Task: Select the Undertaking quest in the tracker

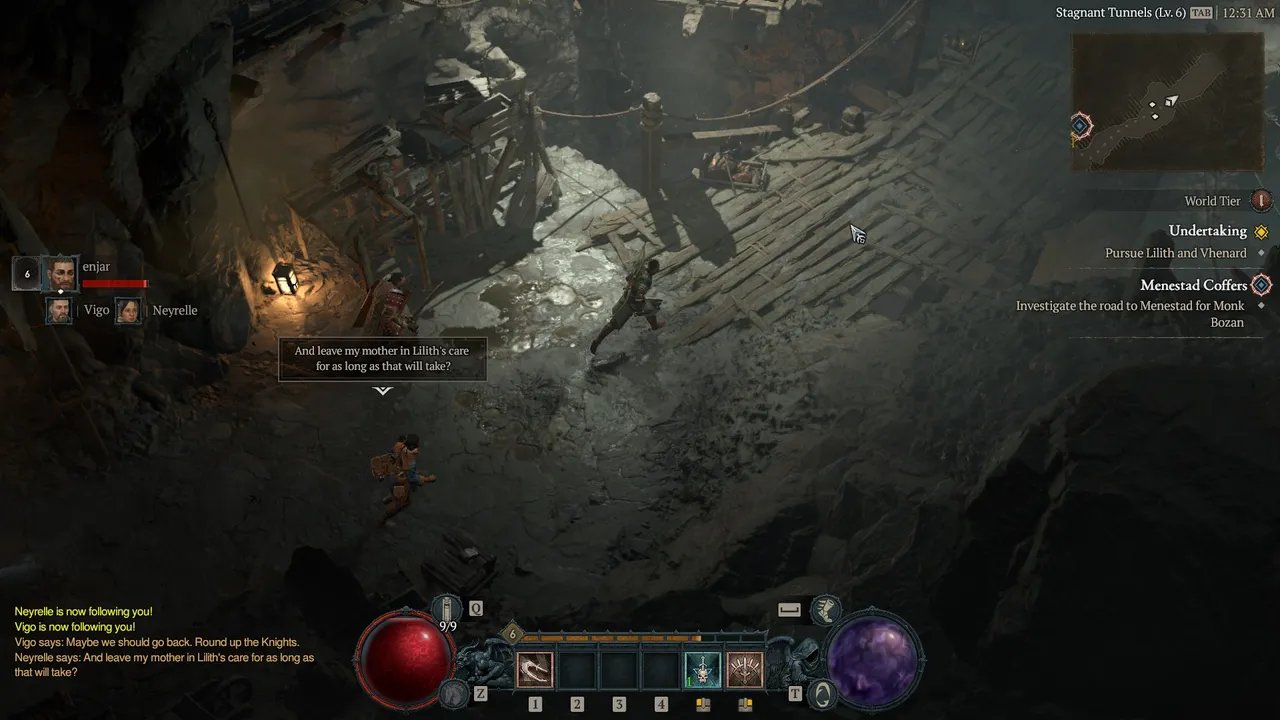Action: click(1207, 231)
